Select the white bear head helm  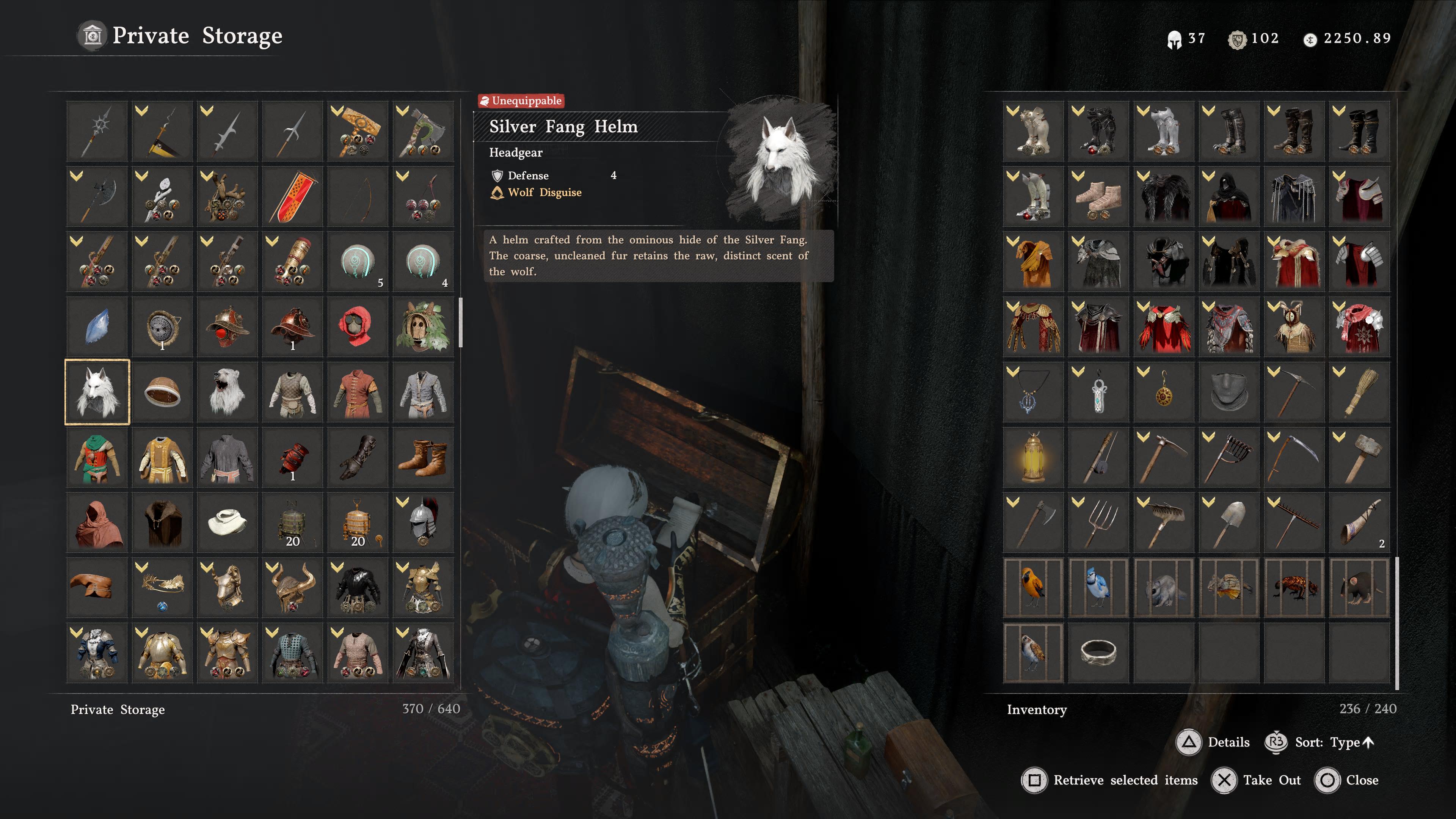tap(227, 392)
